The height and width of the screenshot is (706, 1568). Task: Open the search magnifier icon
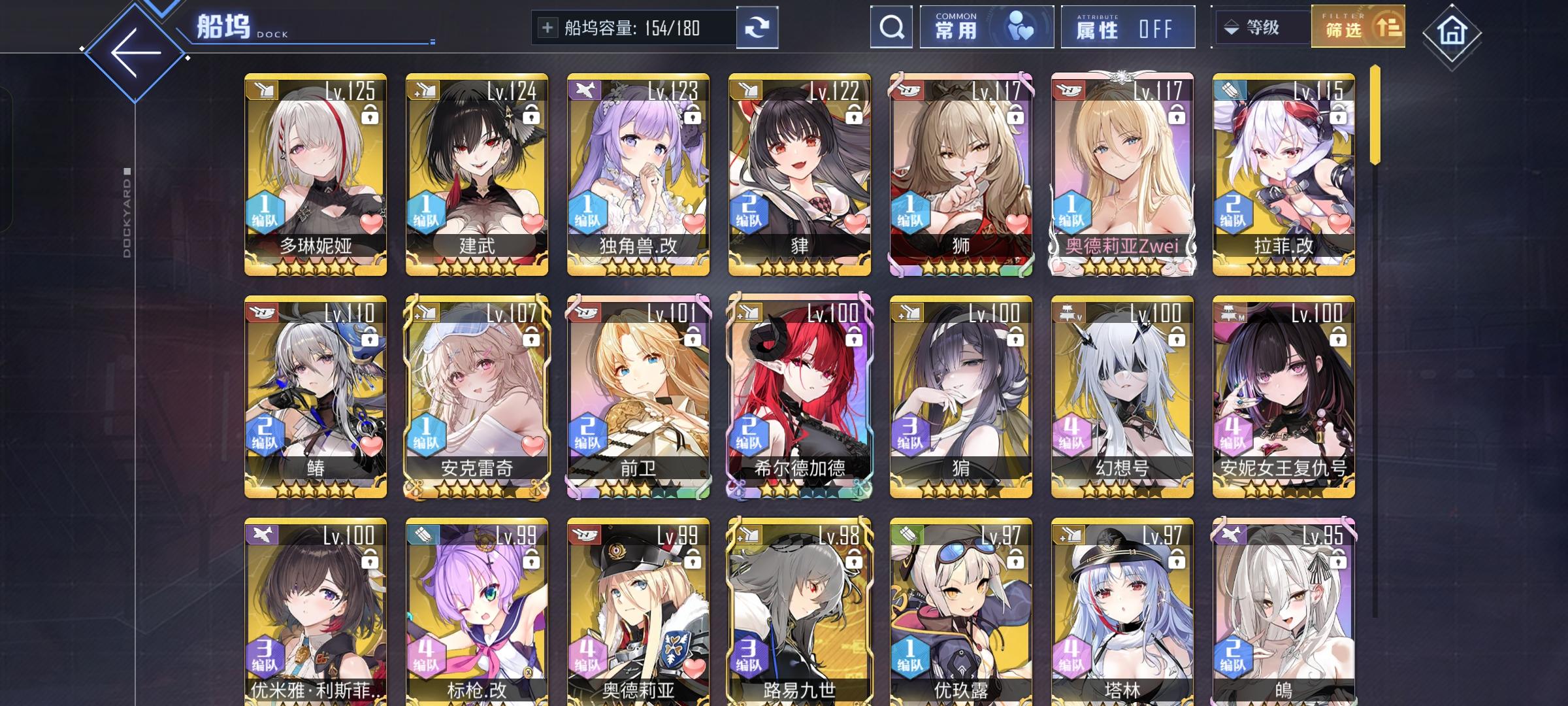coord(890,27)
